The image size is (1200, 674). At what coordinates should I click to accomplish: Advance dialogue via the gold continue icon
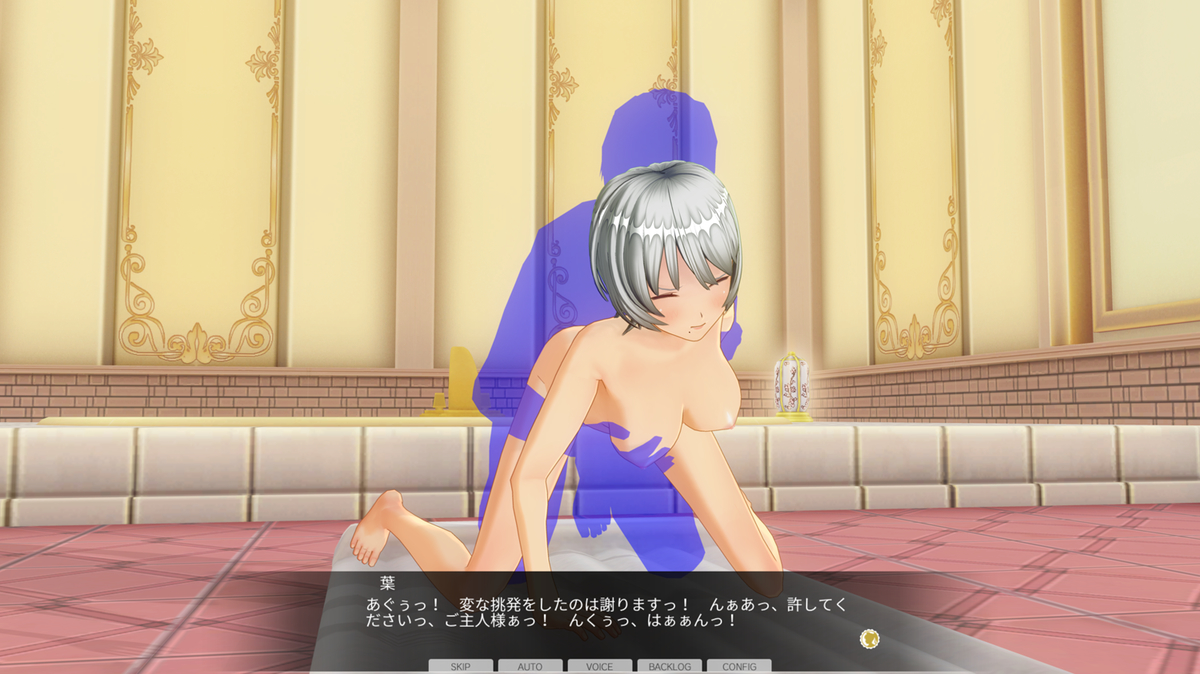[x=870, y=638]
